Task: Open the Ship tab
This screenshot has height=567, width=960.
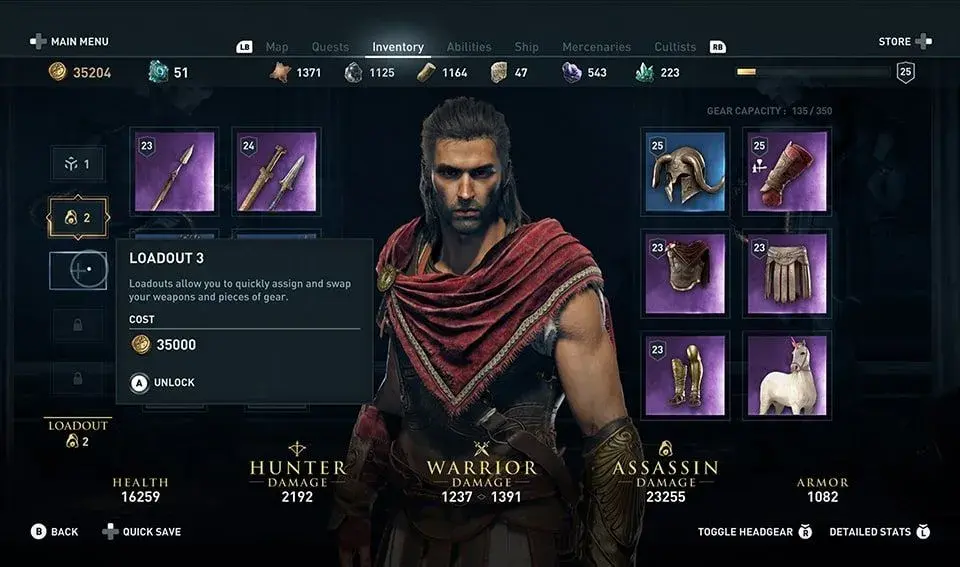Action: 526,47
